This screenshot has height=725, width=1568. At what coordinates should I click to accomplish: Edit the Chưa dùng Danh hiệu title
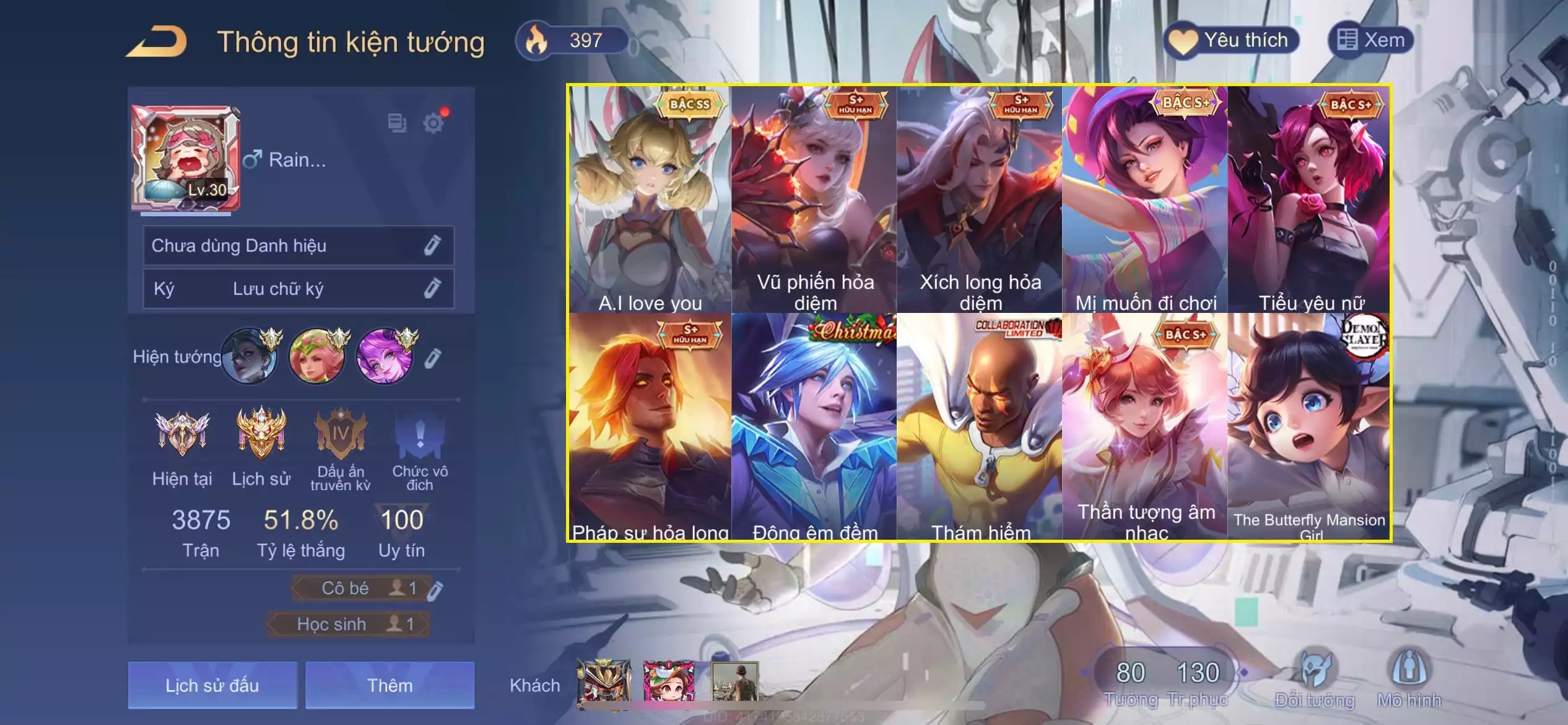tap(432, 245)
